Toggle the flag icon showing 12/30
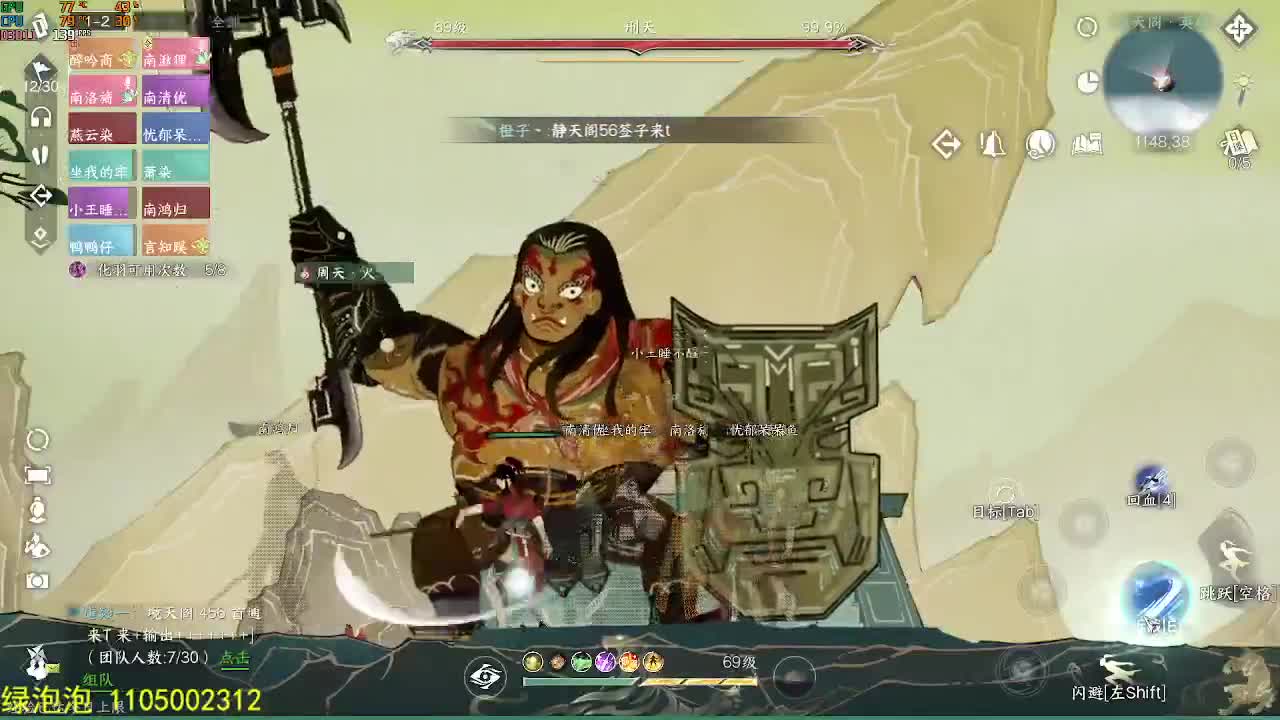Viewport: 1280px width, 720px height. tap(39, 70)
